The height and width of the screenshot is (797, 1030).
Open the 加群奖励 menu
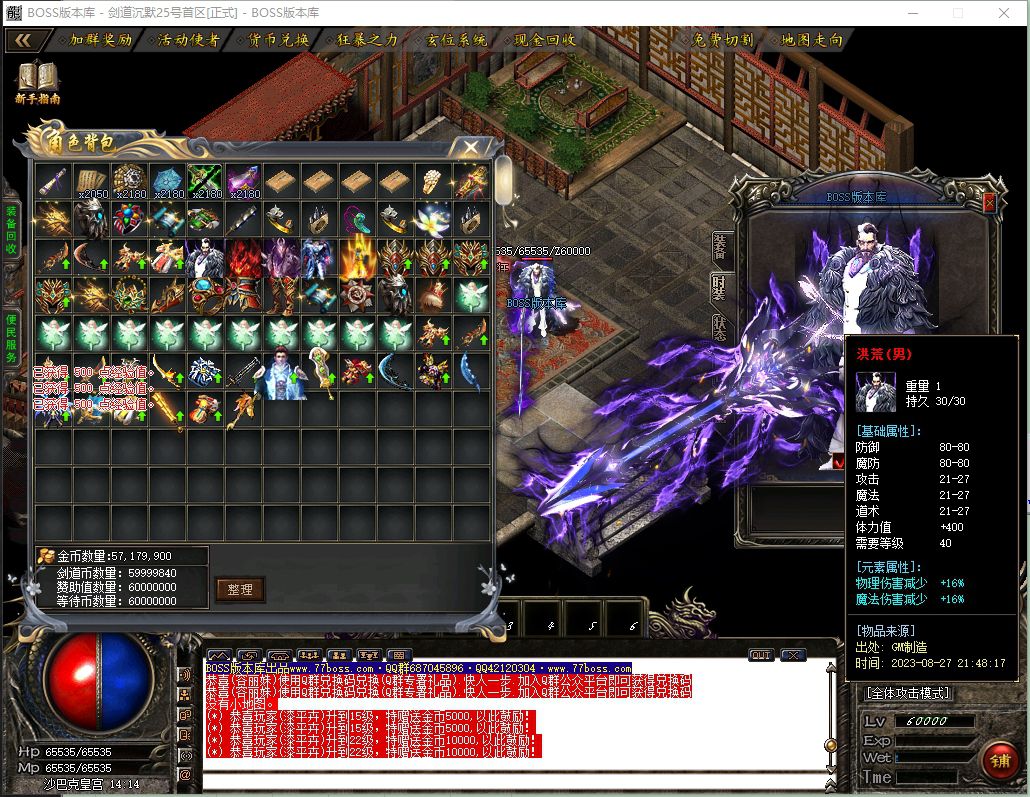[100, 40]
